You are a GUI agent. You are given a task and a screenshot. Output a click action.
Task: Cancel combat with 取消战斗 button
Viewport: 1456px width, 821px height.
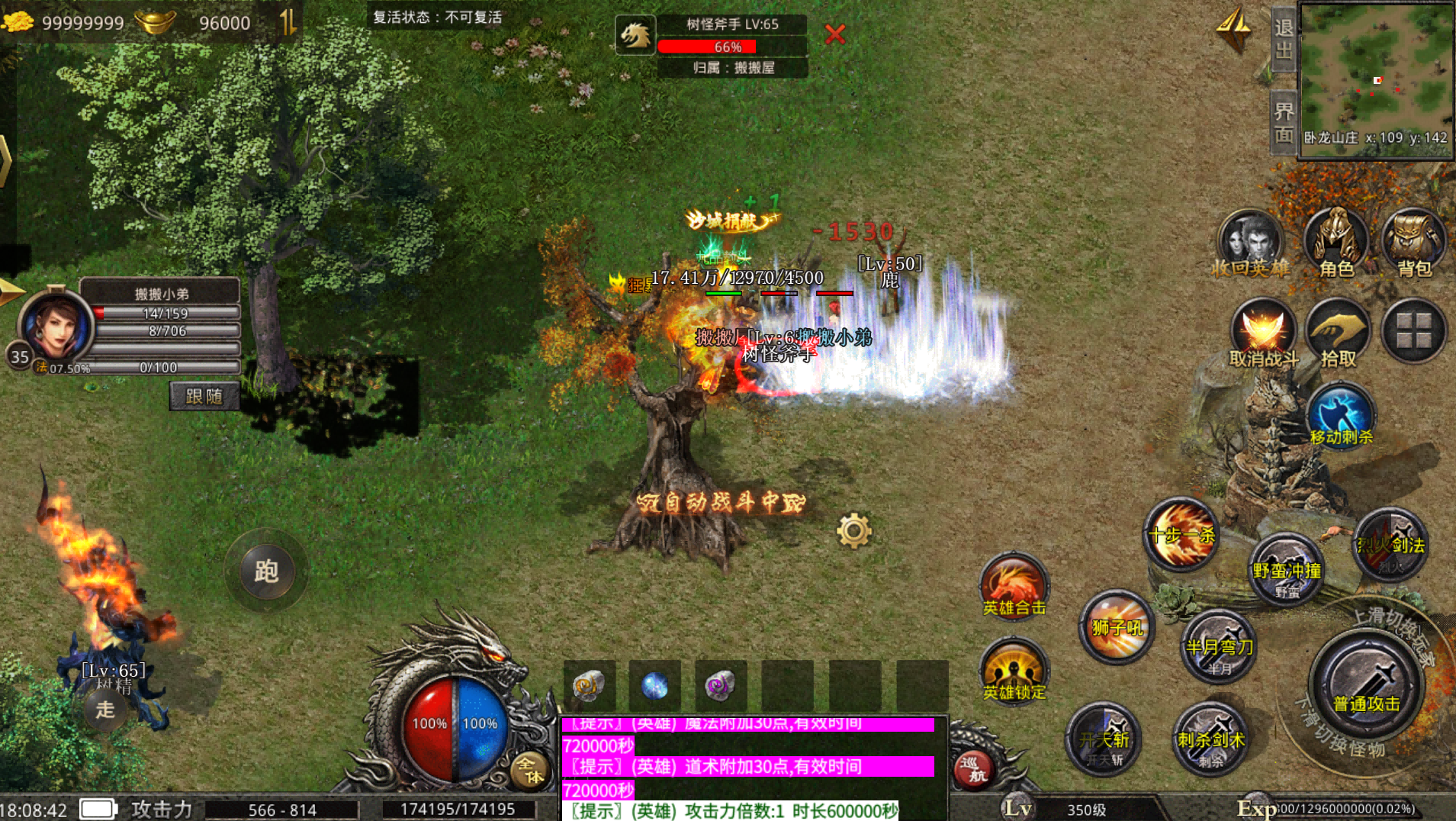1263,333
